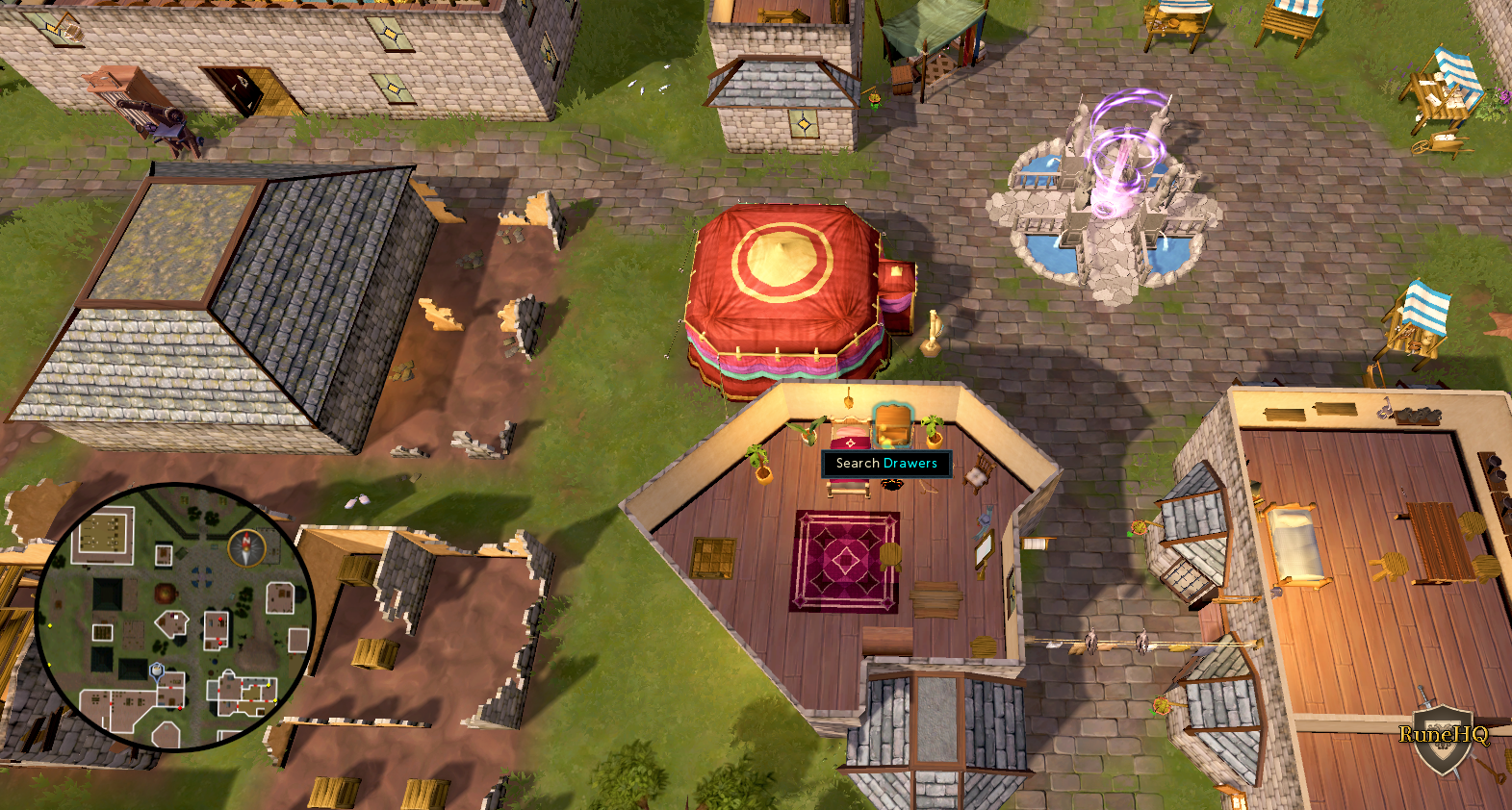Click the circular minimap

[174, 616]
